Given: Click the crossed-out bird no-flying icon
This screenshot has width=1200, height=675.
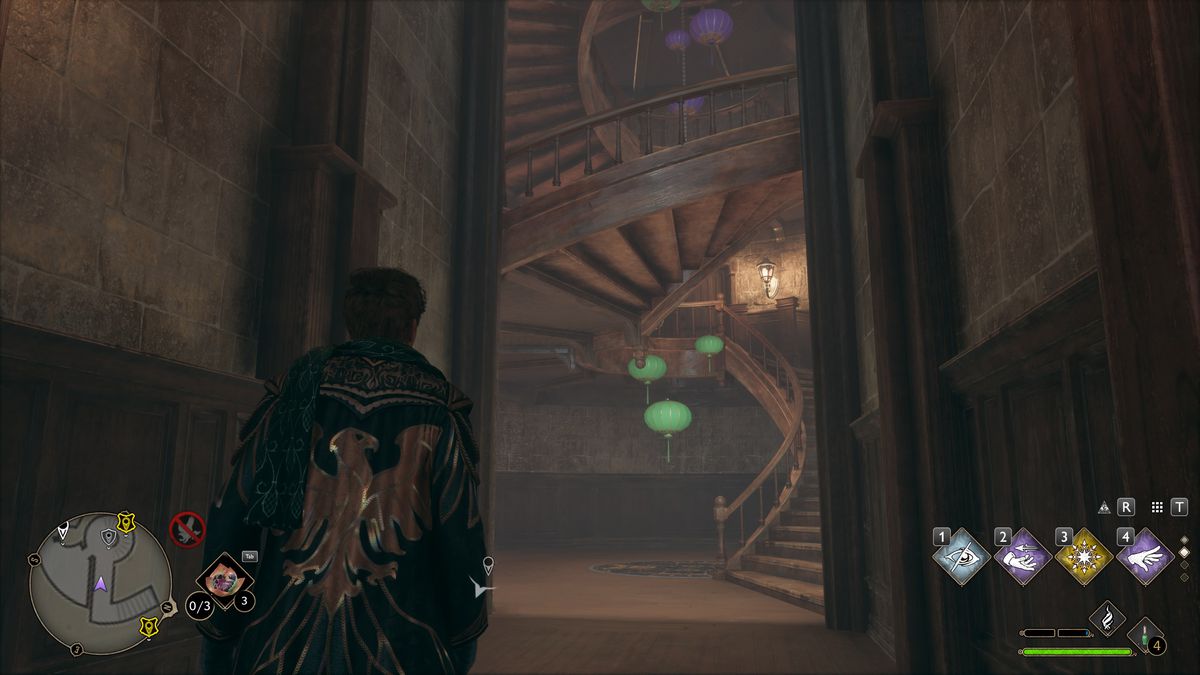Looking at the screenshot, I should pyautogui.click(x=187, y=529).
